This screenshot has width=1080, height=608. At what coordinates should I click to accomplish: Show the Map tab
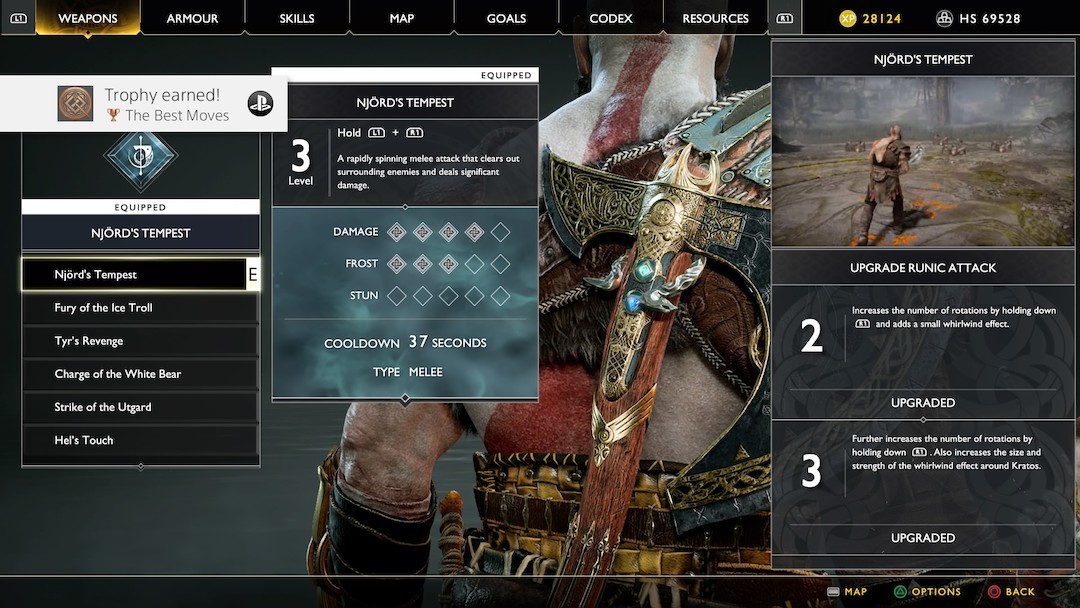coord(401,18)
